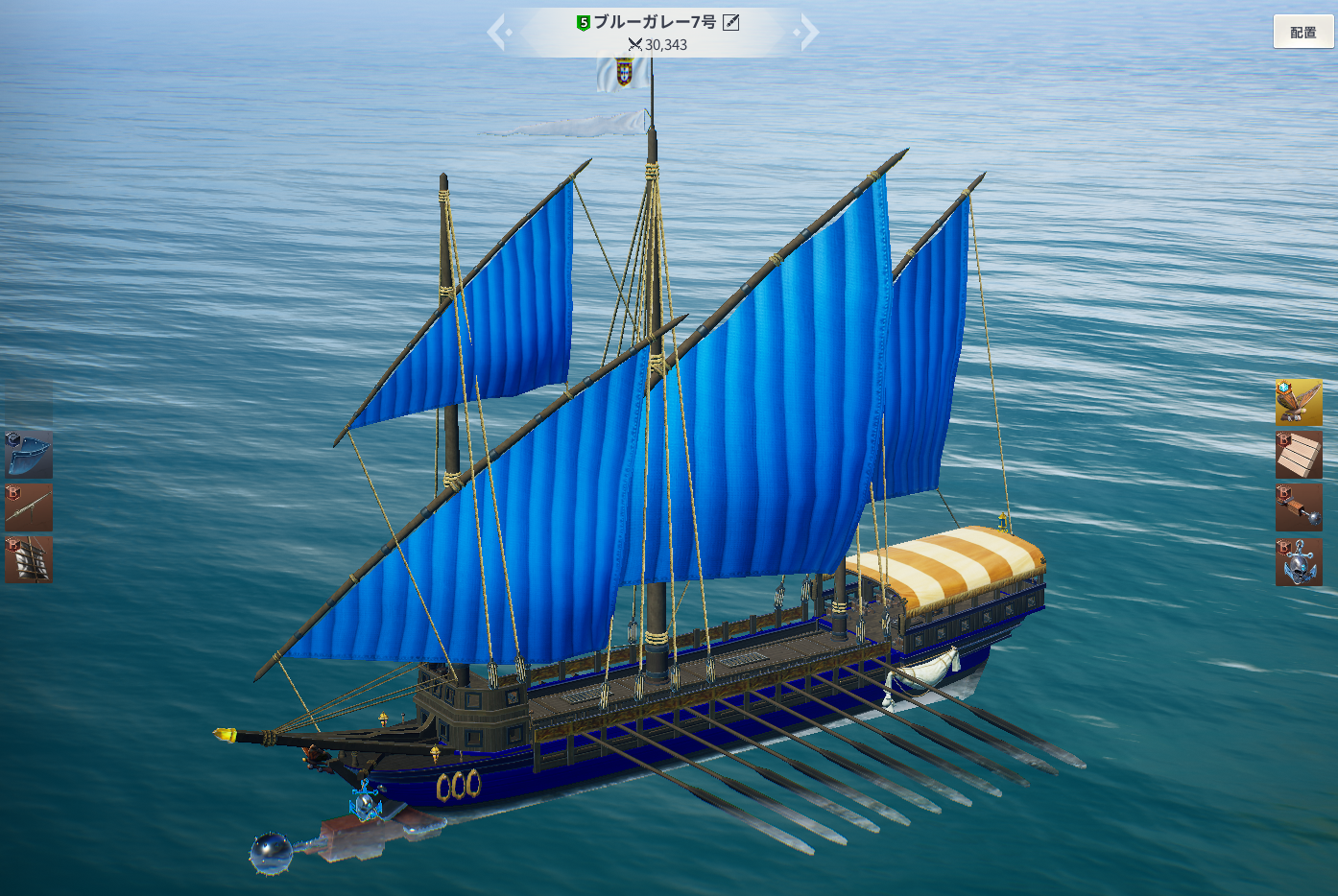1338x896 pixels.
Task: Click the 配置 button
Action: point(1302,32)
